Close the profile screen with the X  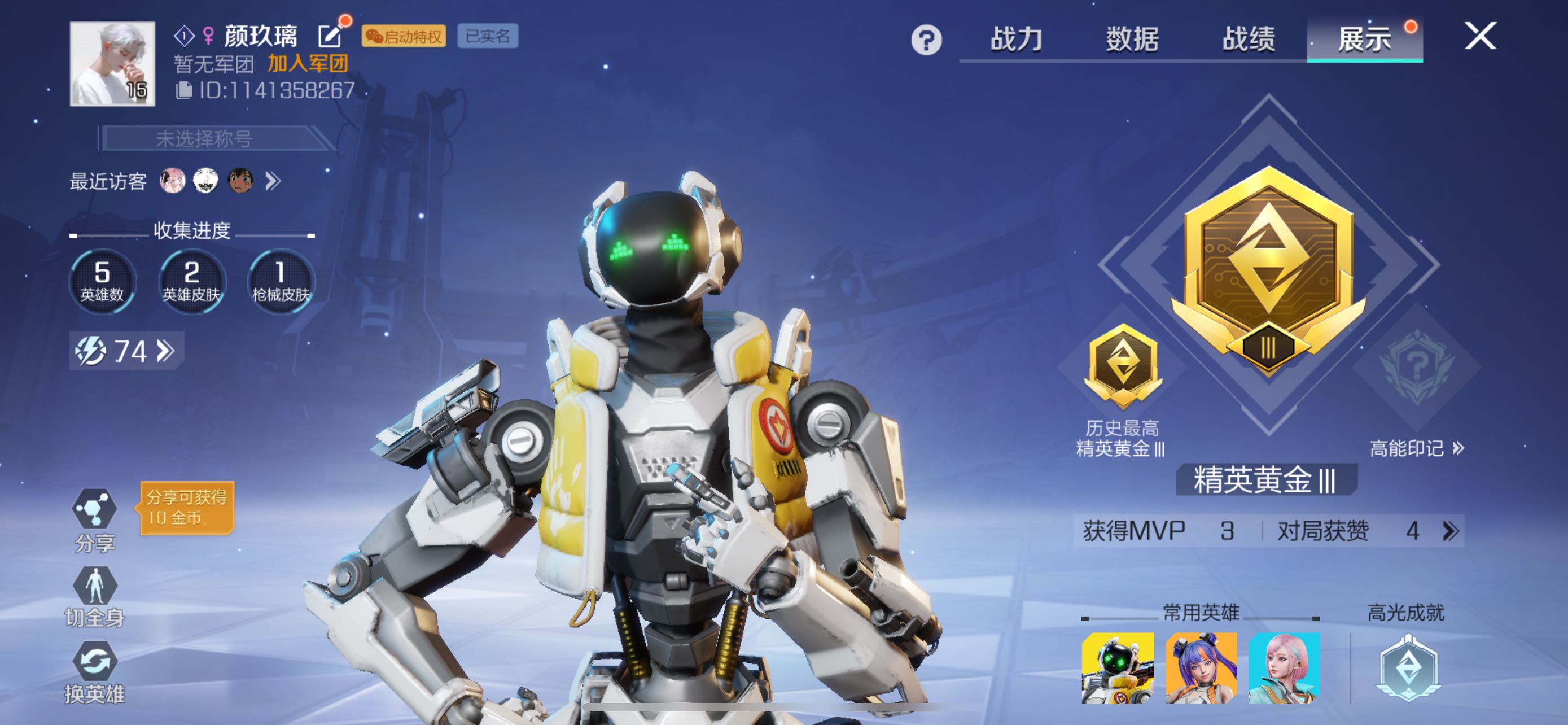click(1480, 36)
